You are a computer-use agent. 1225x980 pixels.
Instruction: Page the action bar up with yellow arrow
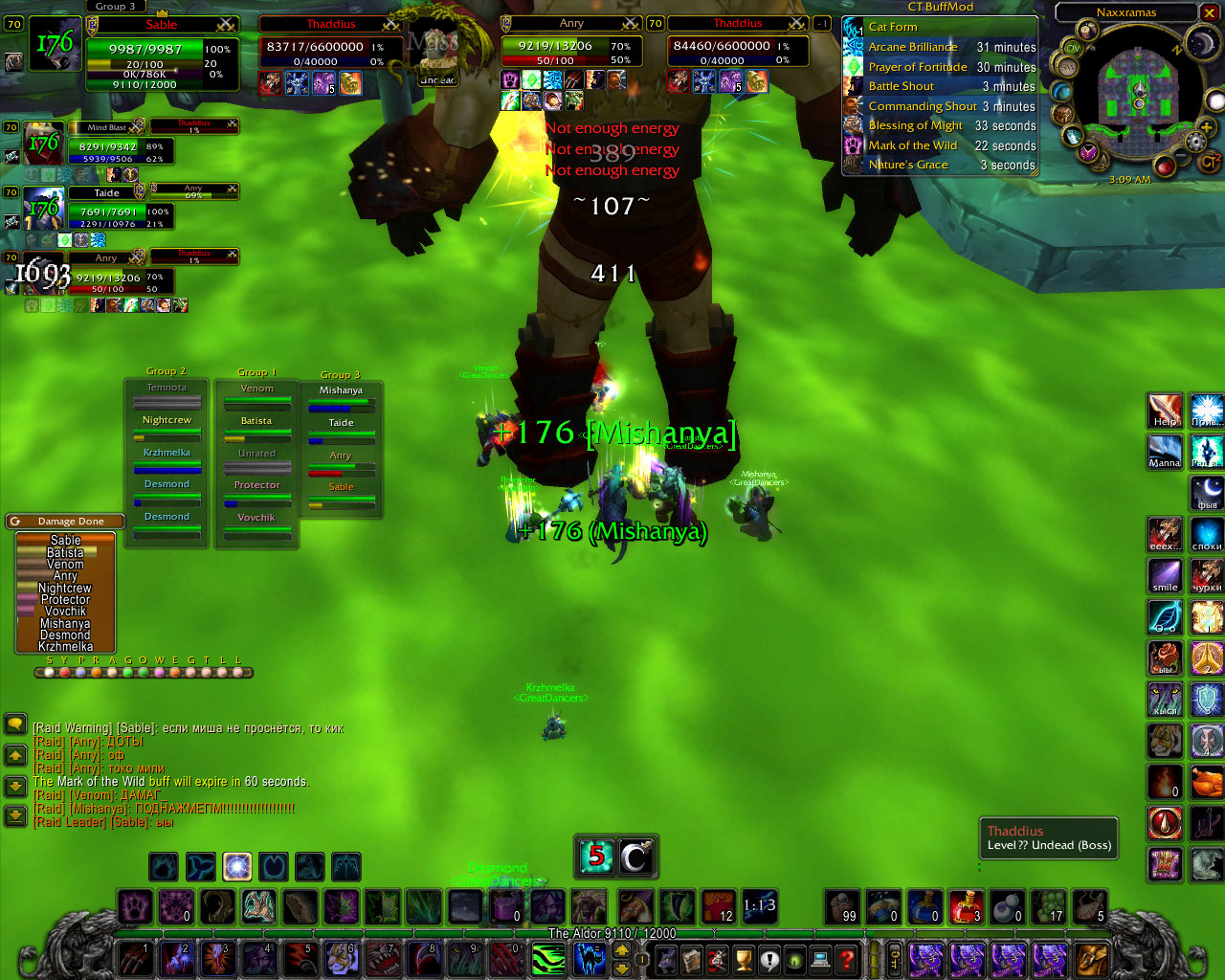pos(621,949)
